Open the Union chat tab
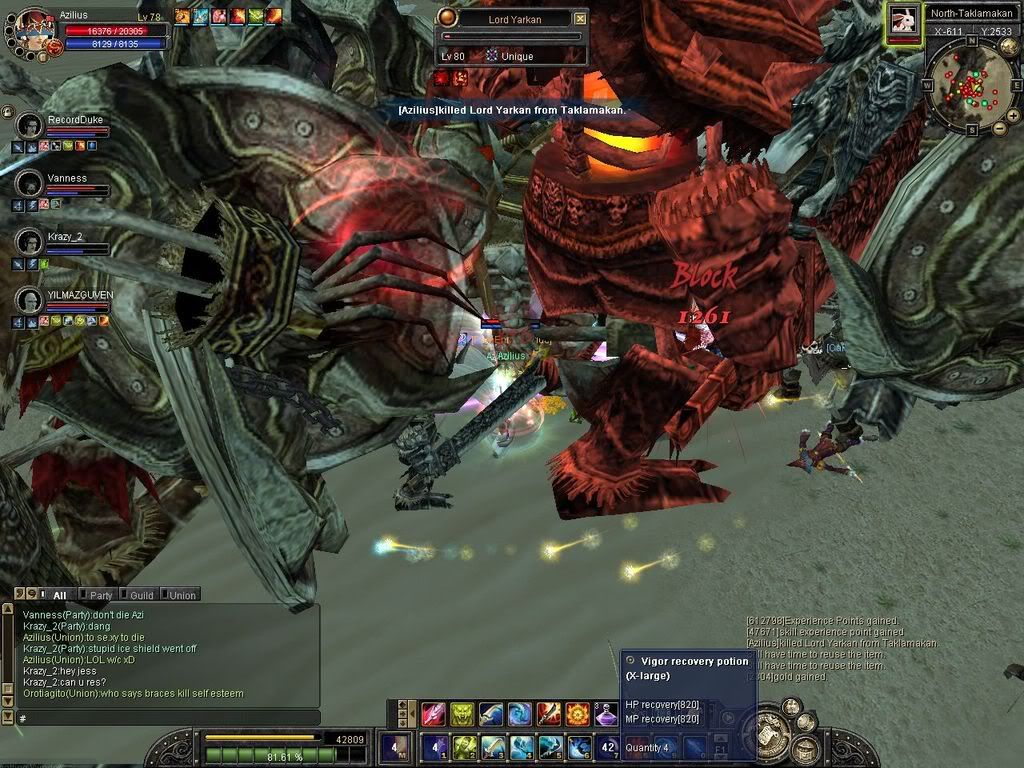This screenshot has width=1024, height=768. [x=181, y=595]
